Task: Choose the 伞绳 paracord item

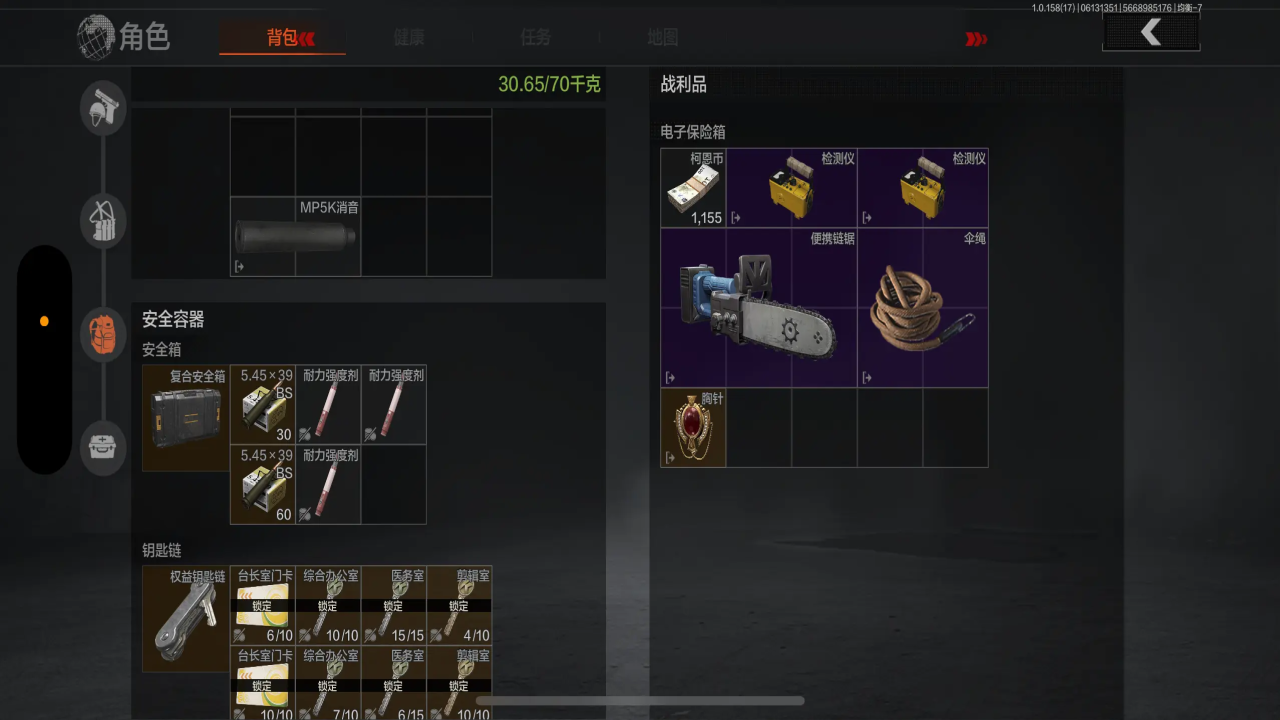Action: pyautogui.click(x=923, y=308)
